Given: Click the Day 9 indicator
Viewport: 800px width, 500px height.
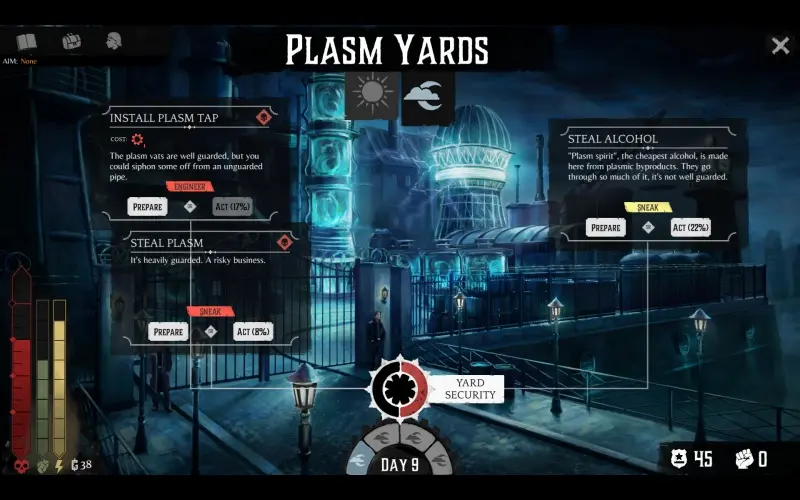Looking at the screenshot, I should (400, 464).
